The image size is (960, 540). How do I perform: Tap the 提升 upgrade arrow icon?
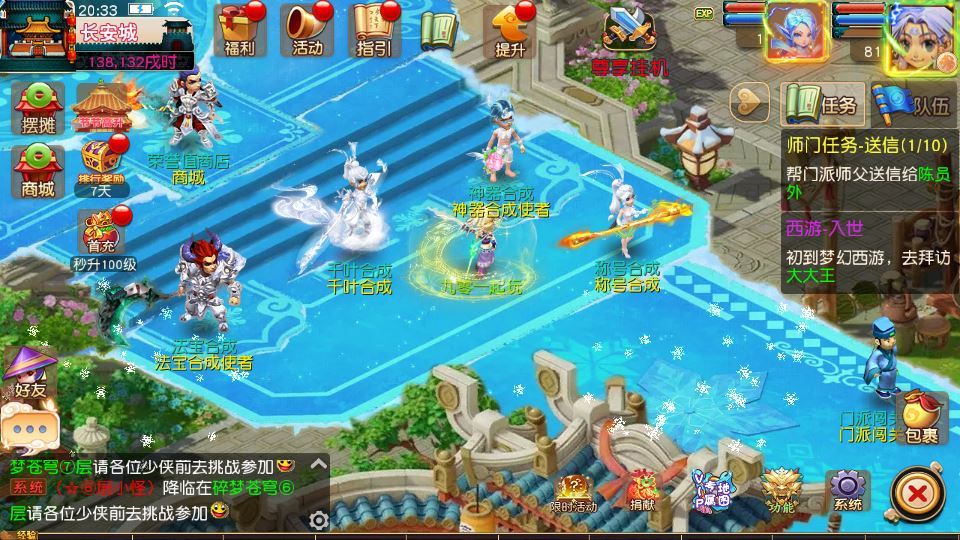pos(509,30)
